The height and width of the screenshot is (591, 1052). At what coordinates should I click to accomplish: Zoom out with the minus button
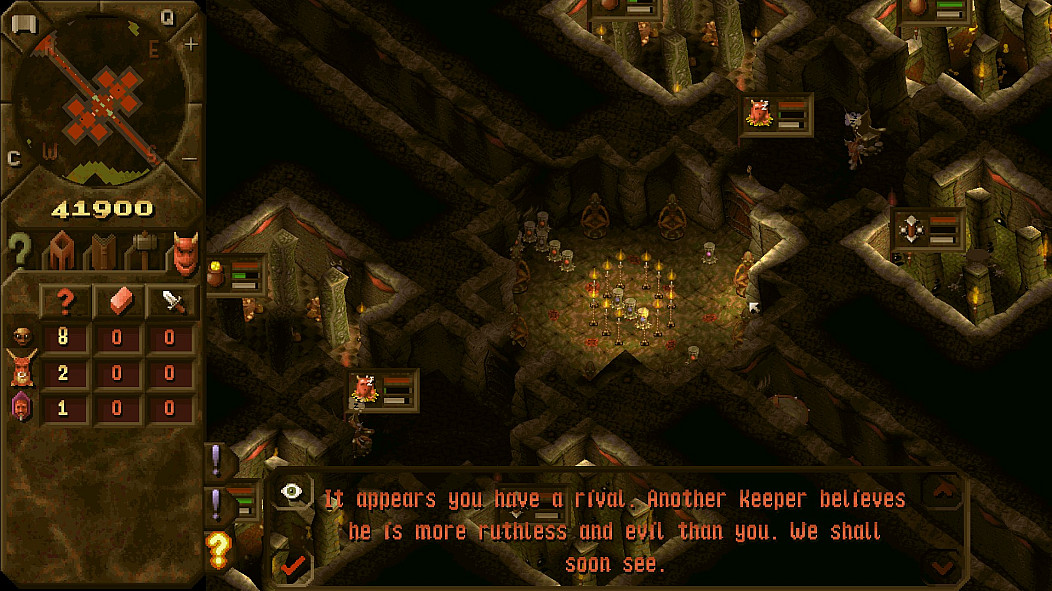[x=191, y=159]
